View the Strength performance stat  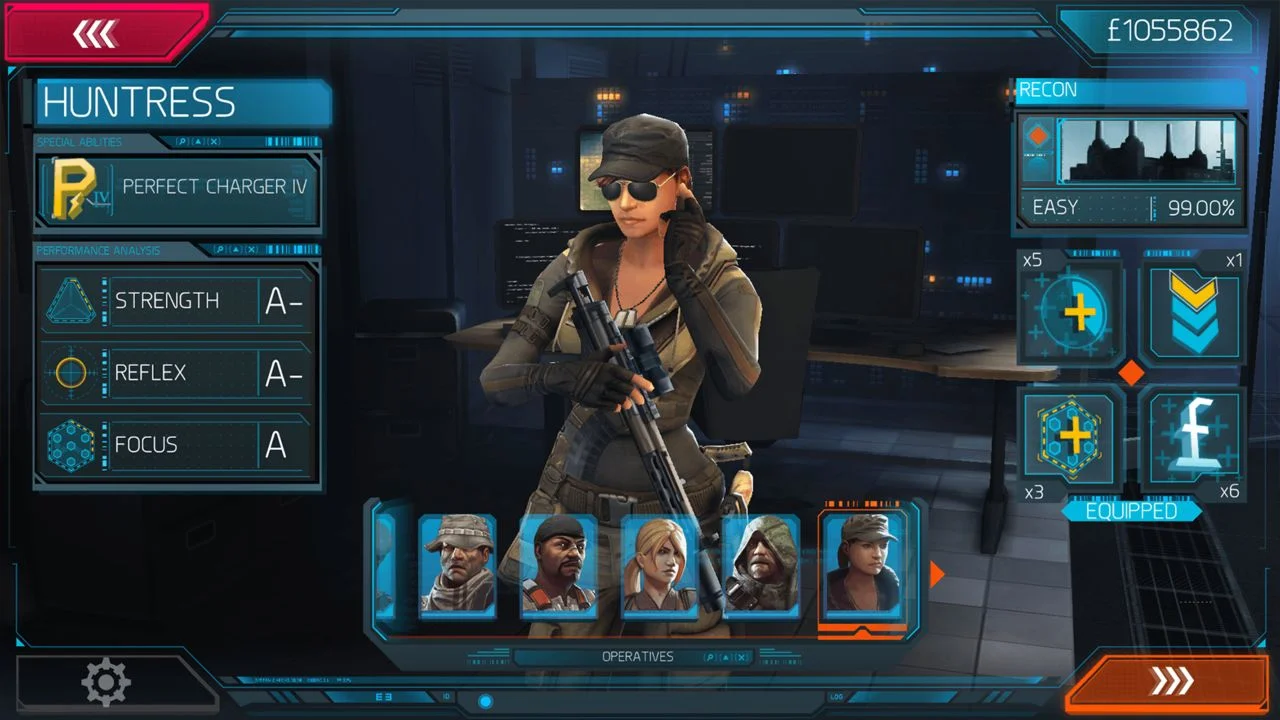point(178,301)
